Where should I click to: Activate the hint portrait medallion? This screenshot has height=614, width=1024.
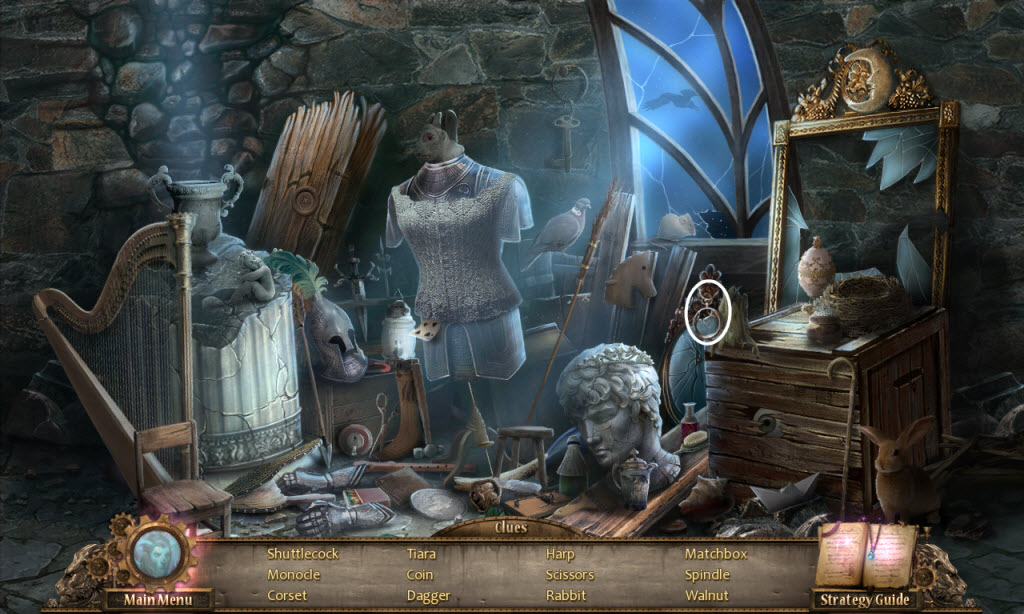[x=156, y=552]
